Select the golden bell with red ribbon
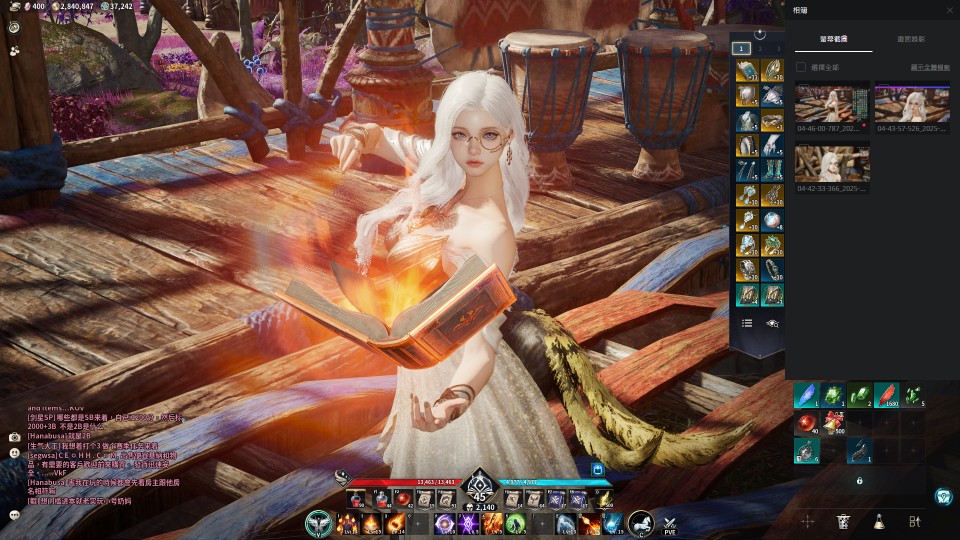Screen dimensions: 960x540 (834, 423)
